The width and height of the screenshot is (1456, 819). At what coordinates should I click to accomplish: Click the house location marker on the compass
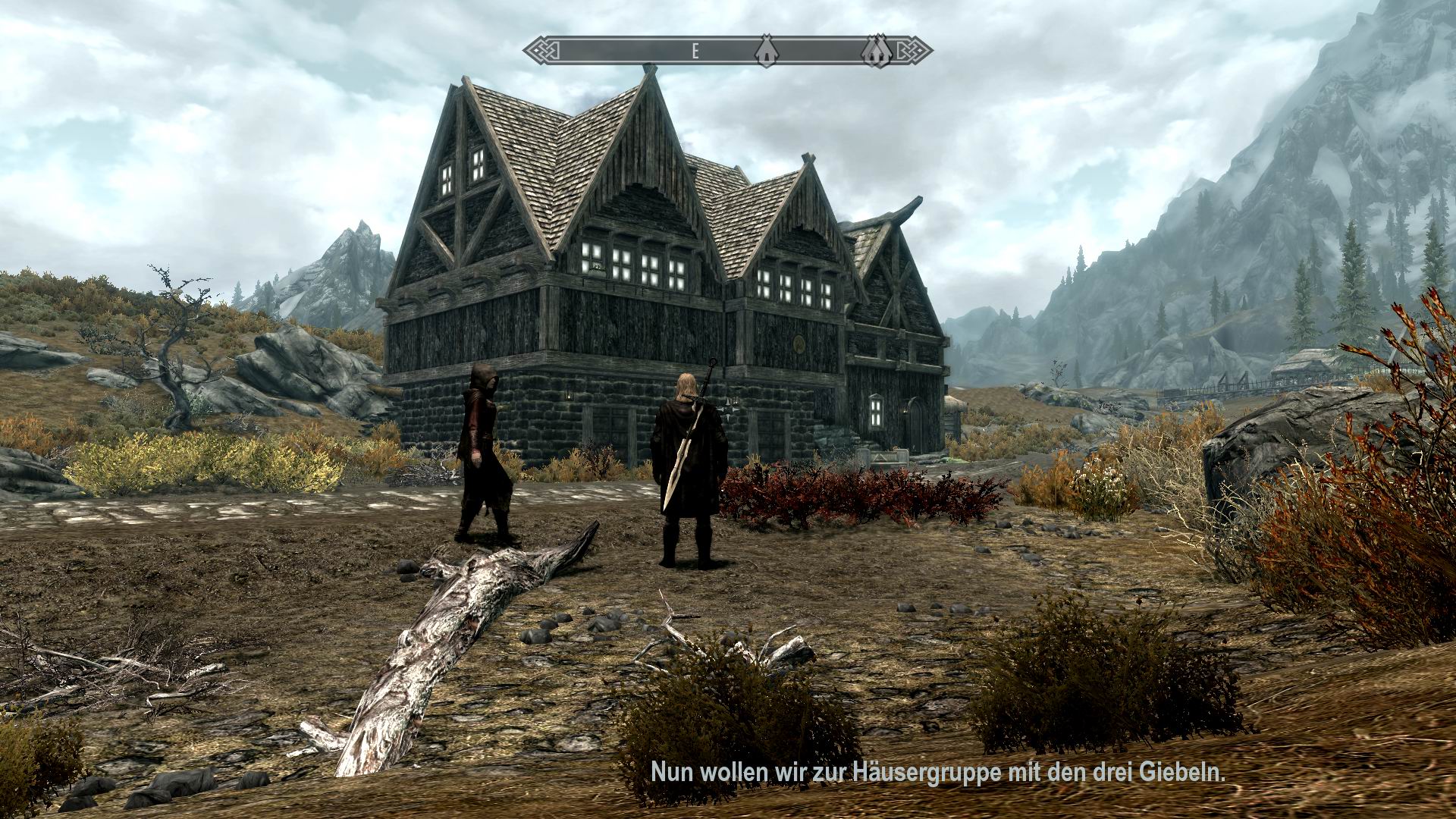coord(768,52)
